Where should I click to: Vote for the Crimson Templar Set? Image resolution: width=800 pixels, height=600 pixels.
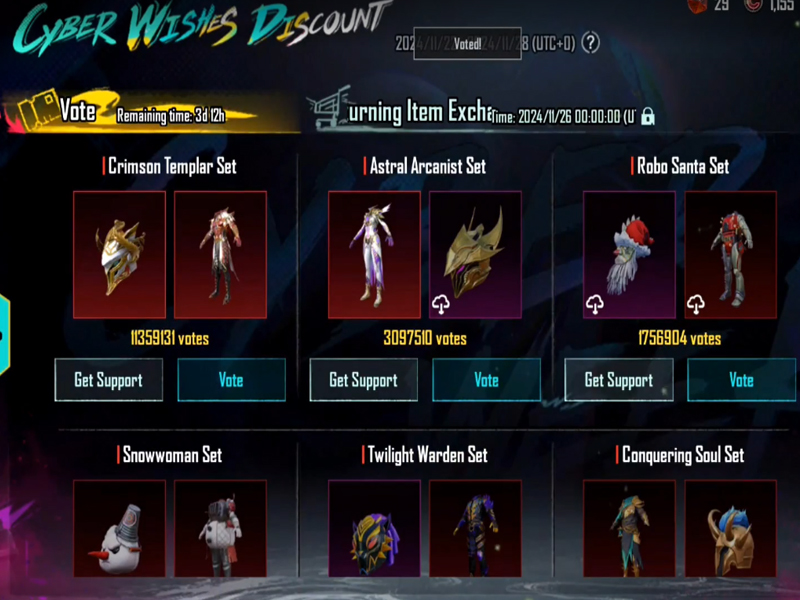point(231,380)
